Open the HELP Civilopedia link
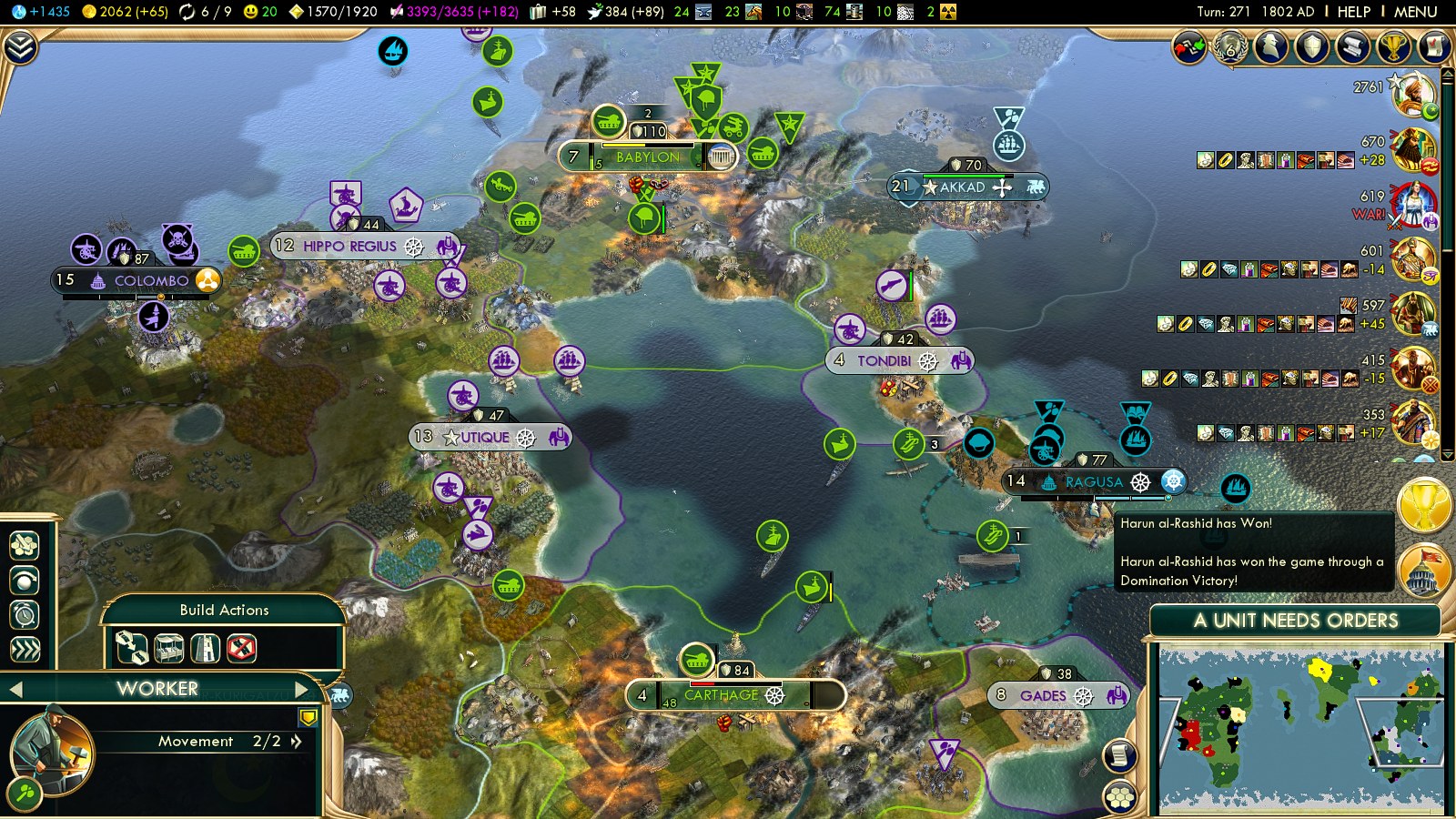The image size is (1456, 819). (1353, 12)
